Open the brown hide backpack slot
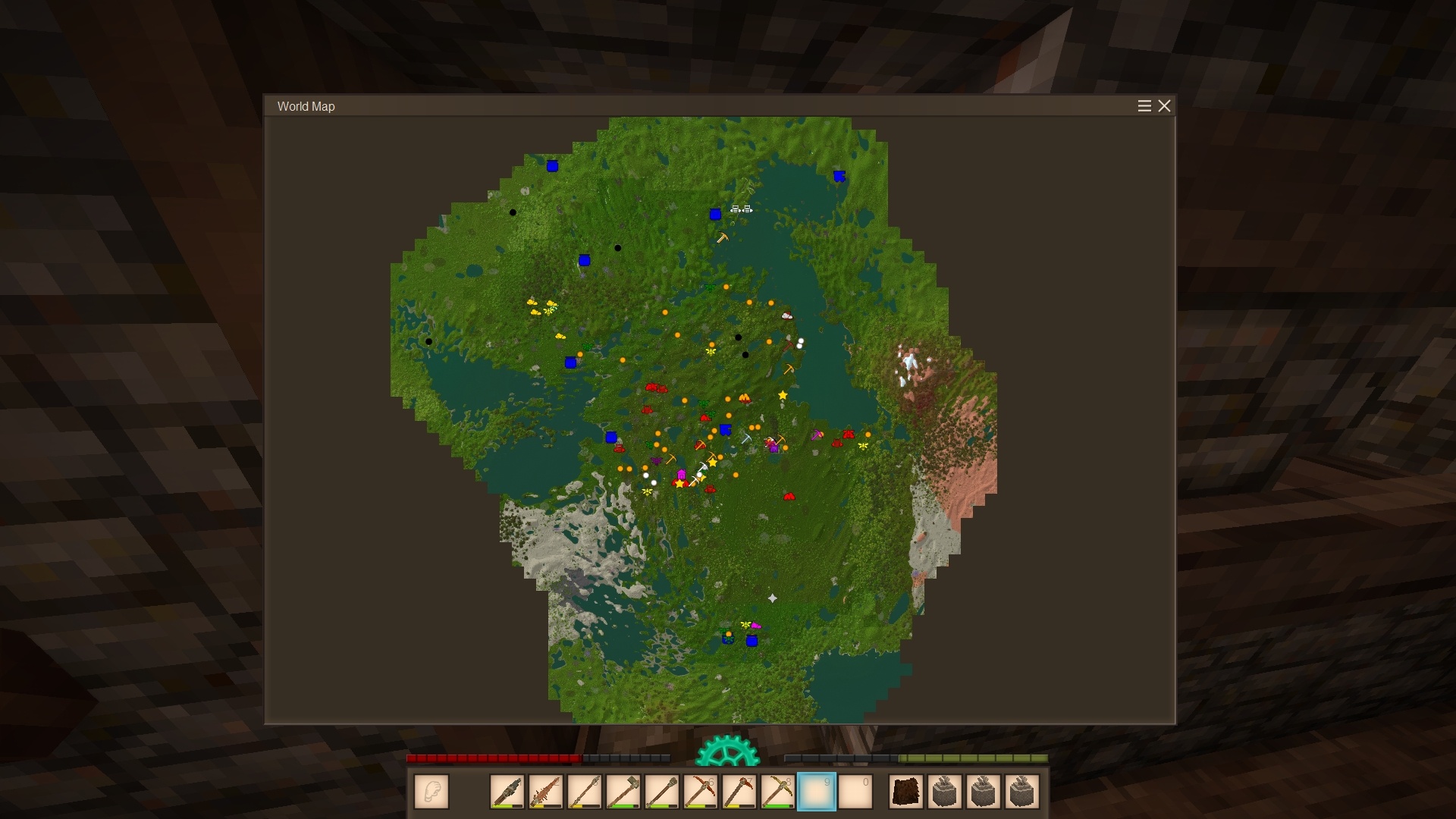Viewport: 1456px width, 819px height. 906,792
